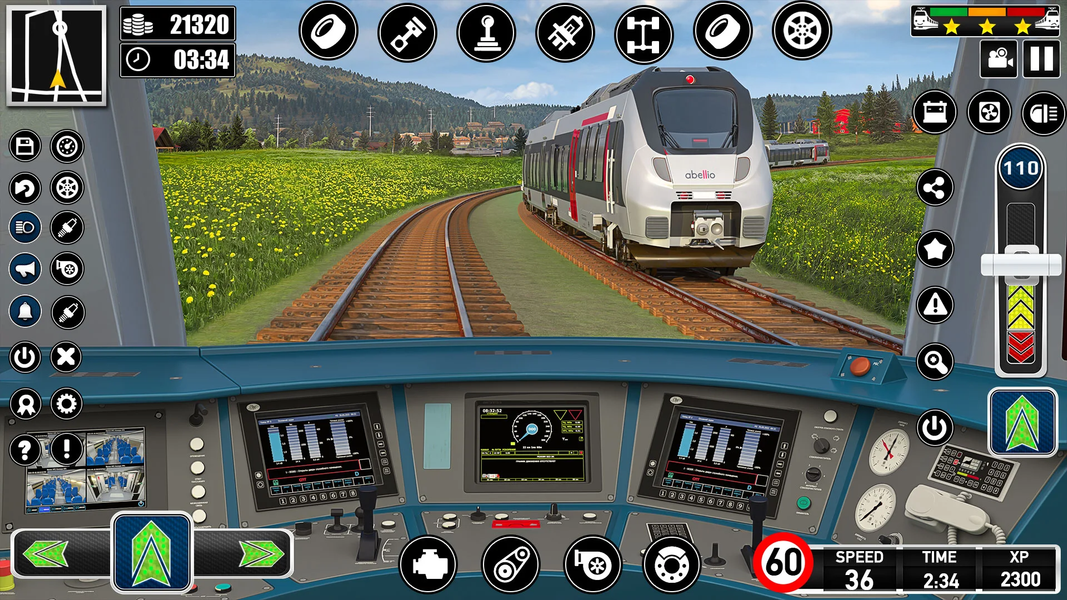Activate the cooling fan icon

(x=989, y=112)
